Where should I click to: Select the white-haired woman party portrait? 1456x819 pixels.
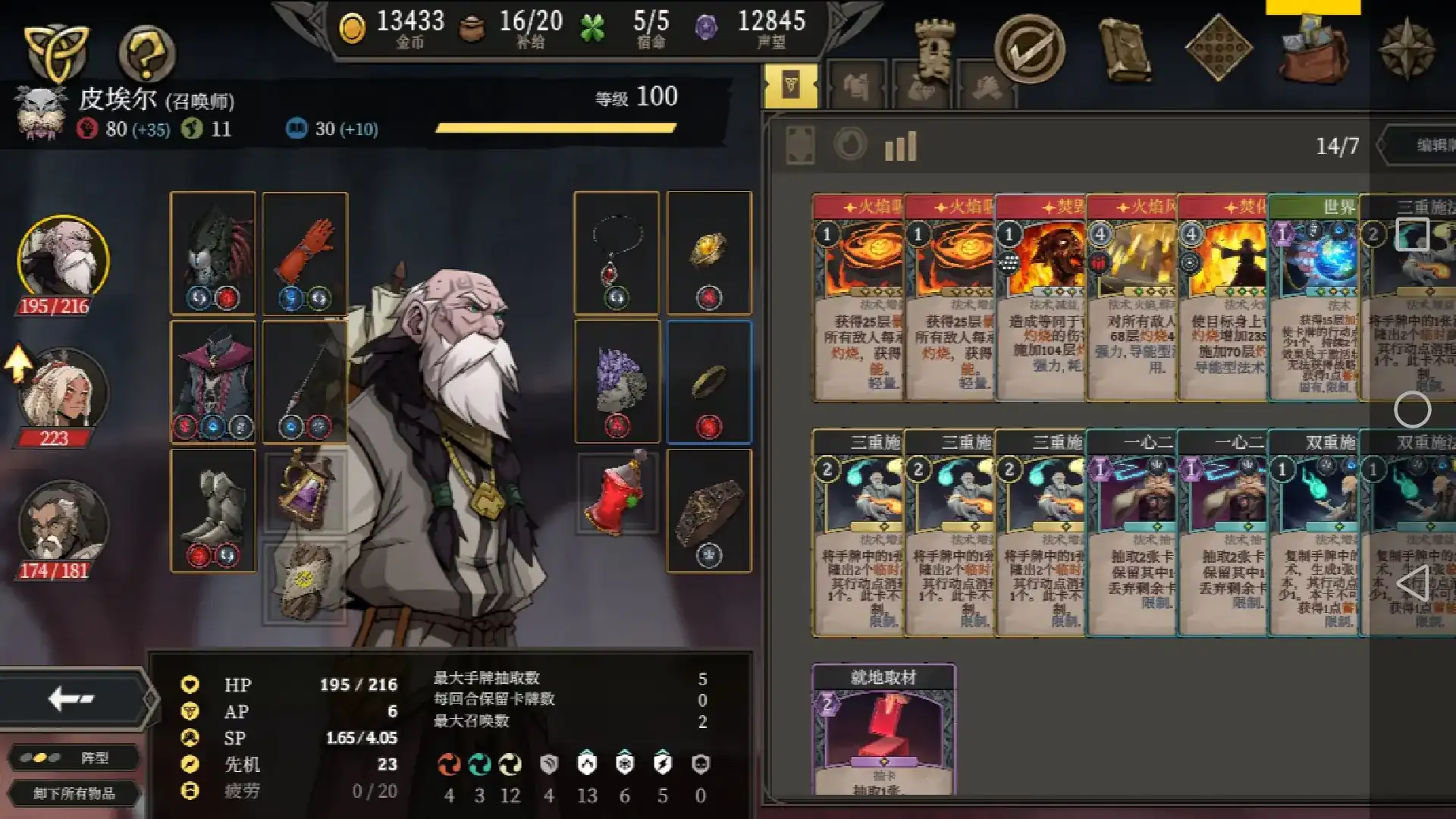[x=63, y=392]
